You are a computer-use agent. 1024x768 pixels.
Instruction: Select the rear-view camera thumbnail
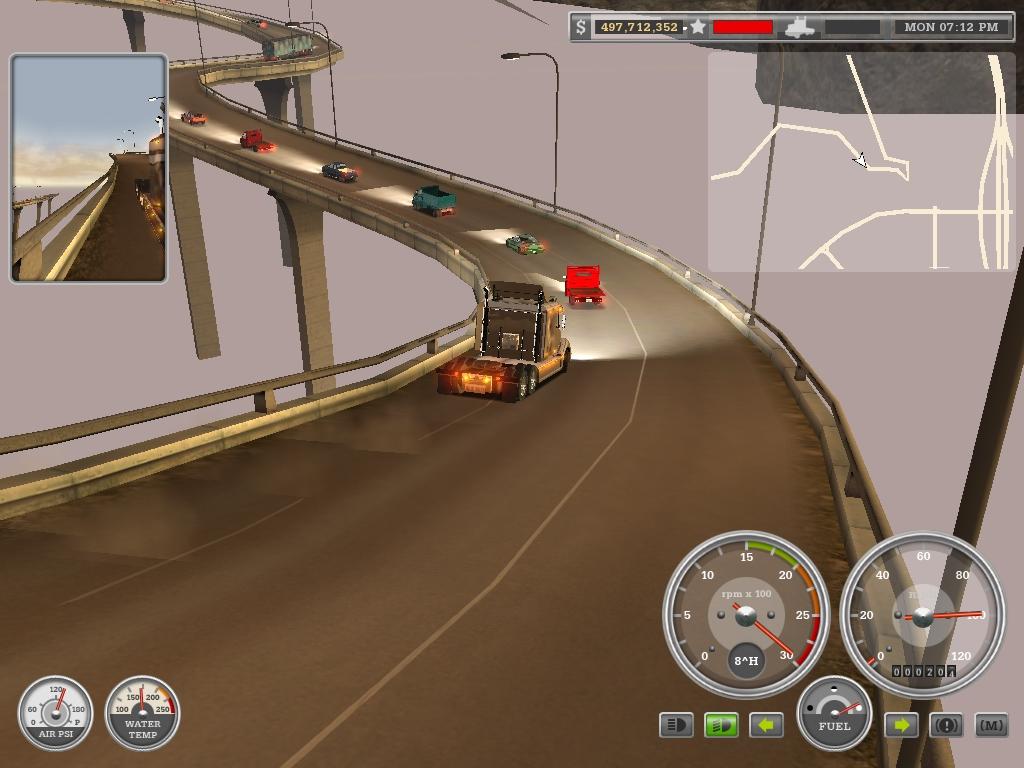pos(89,169)
